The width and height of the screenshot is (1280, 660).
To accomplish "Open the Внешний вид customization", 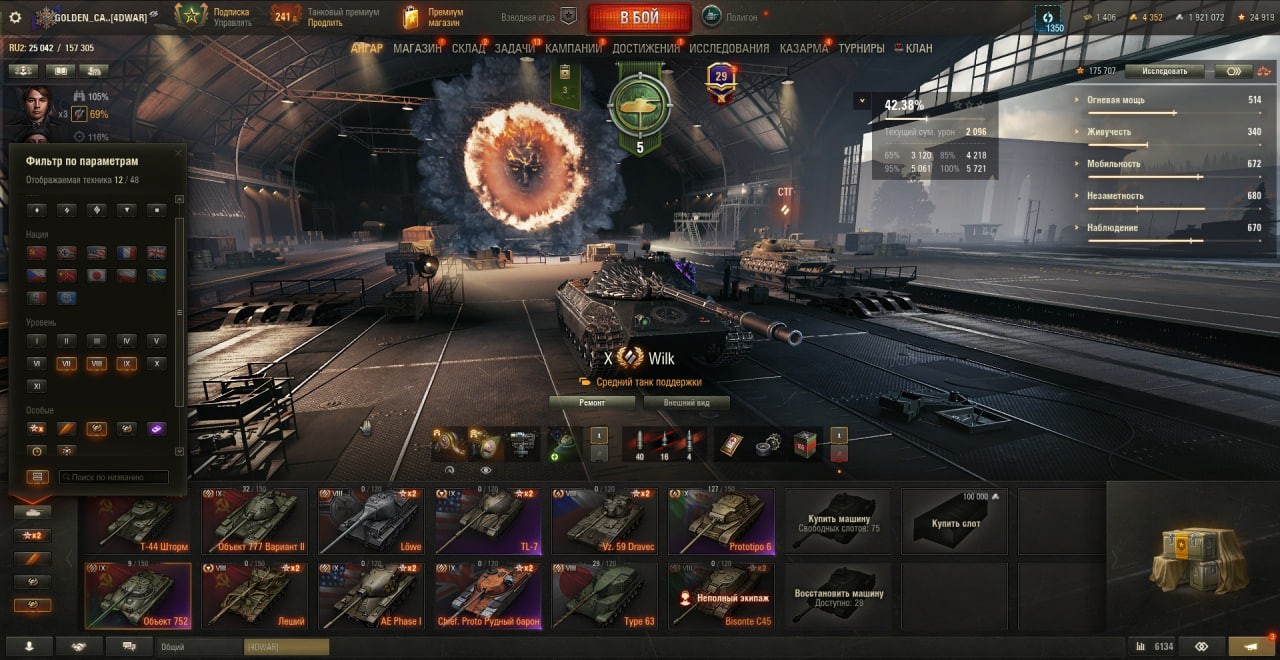I will tap(686, 403).
